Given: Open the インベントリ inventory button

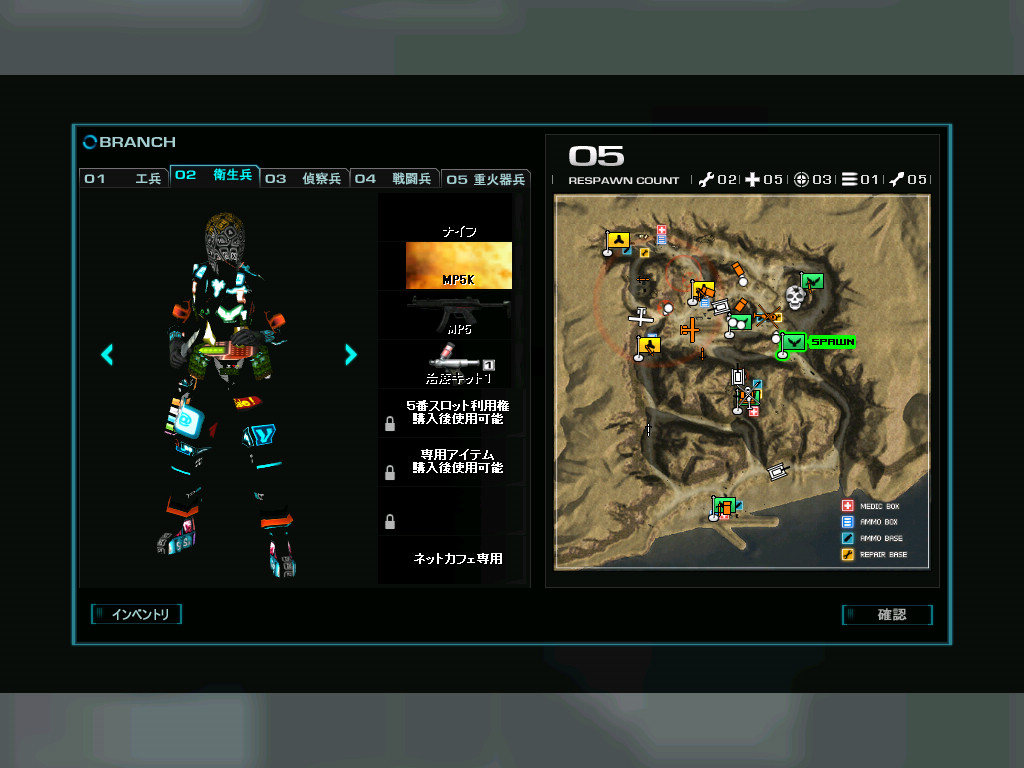Looking at the screenshot, I should pyautogui.click(x=138, y=614).
